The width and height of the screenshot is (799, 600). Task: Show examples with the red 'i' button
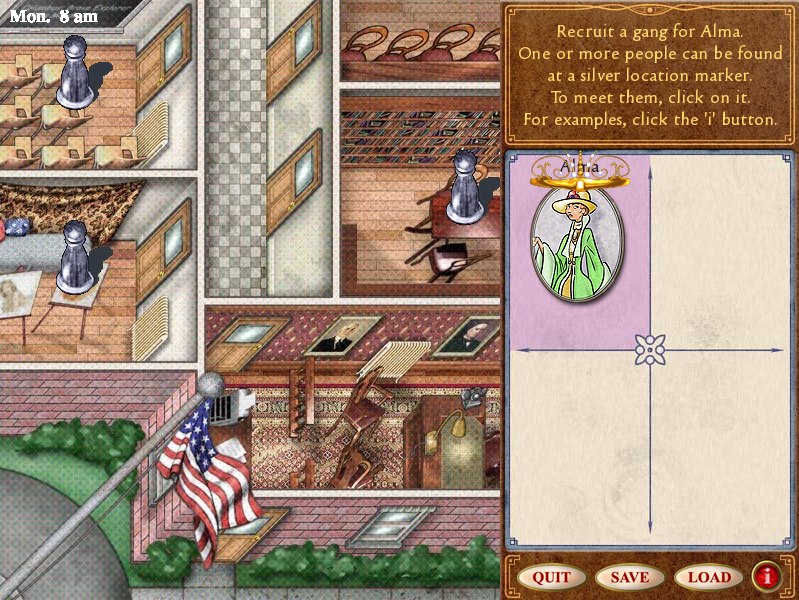coord(767,576)
